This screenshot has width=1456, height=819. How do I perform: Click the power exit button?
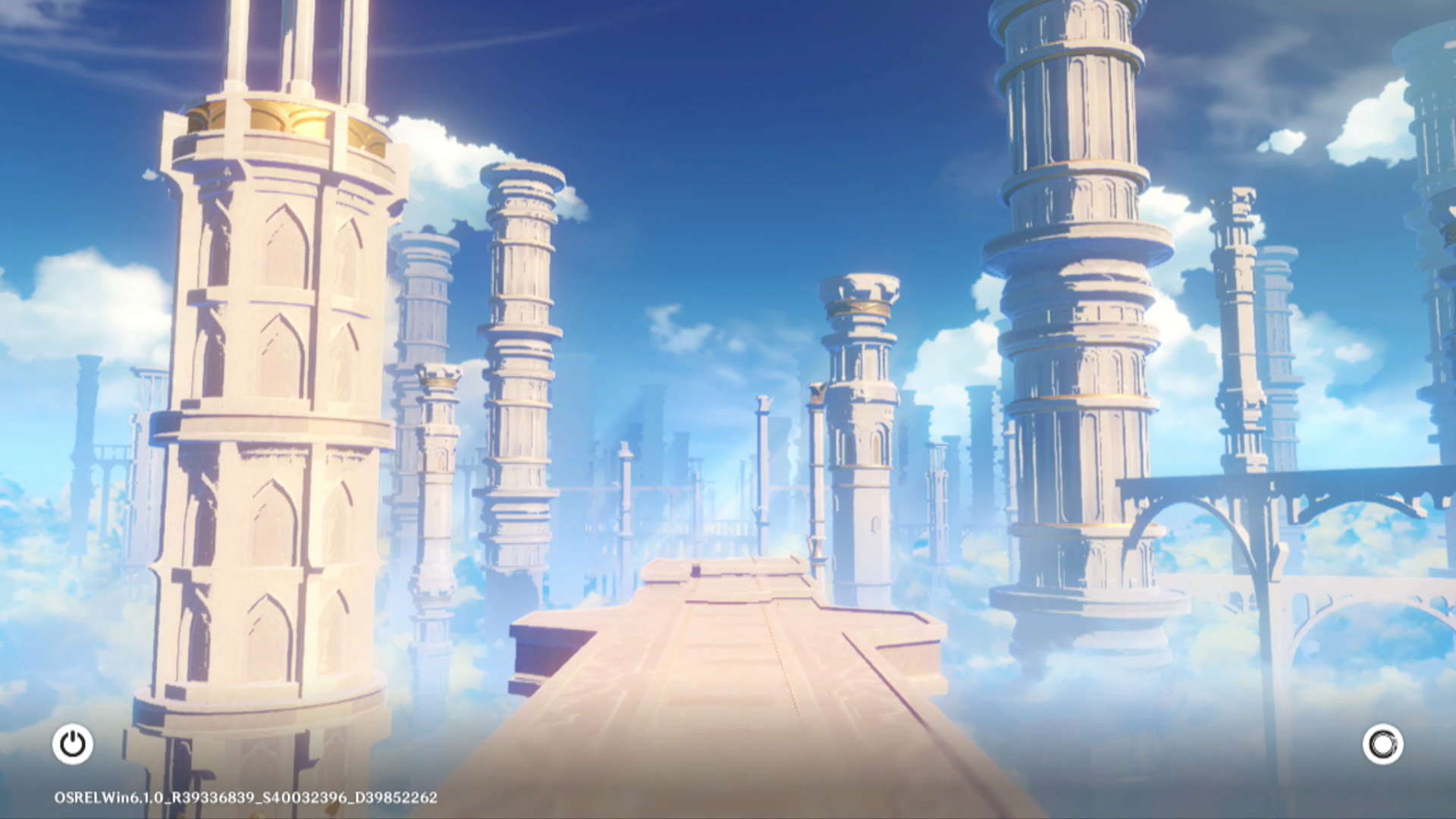(x=73, y=744)
